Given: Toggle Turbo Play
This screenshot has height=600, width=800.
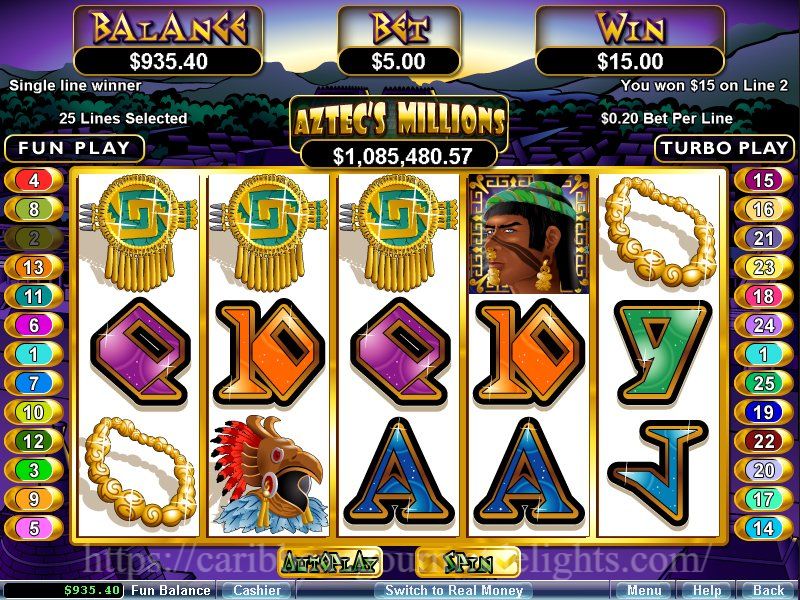Looking at the screenshot, I should click(724, 148).
